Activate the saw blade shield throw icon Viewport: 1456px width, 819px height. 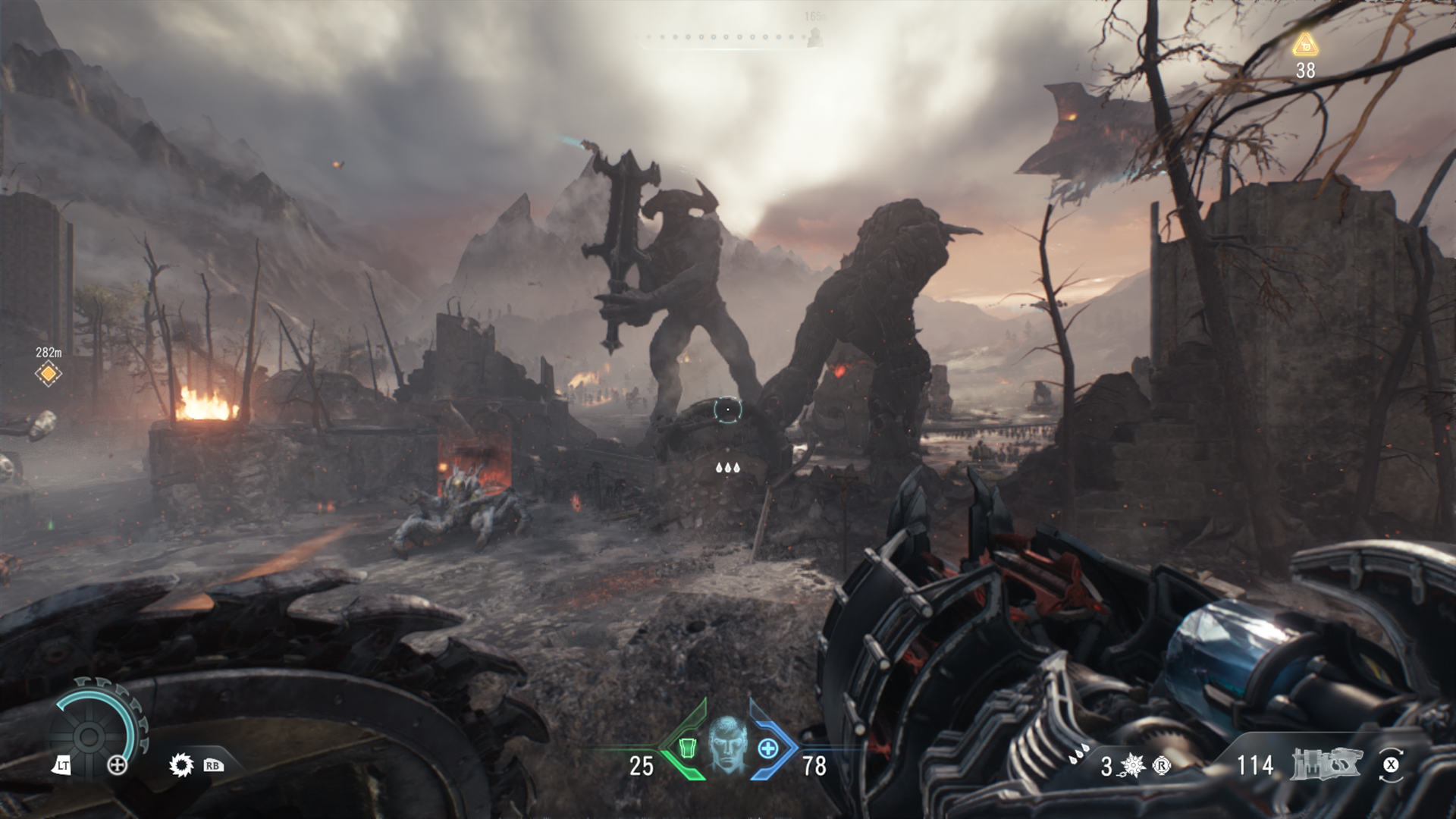click(x=181, y=765)
